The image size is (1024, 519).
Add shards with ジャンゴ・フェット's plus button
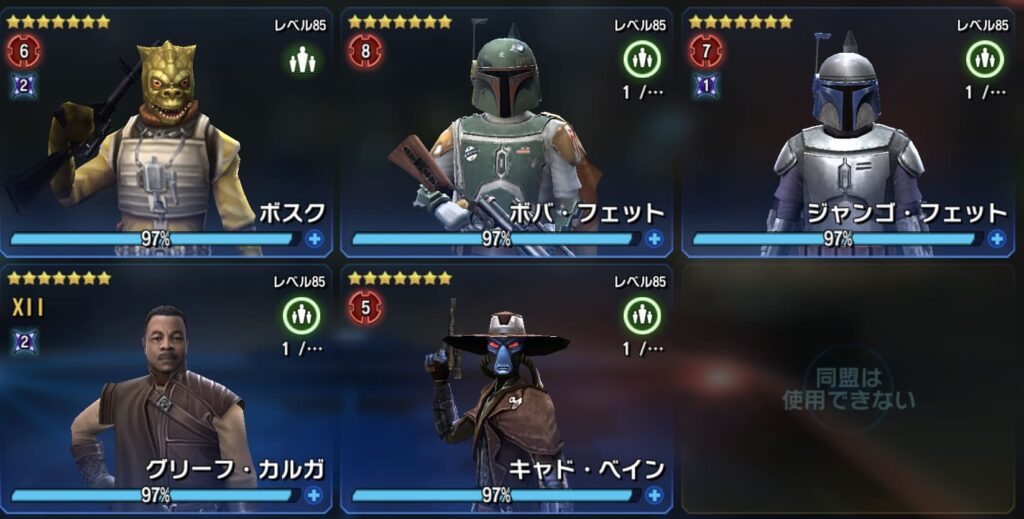click(996, 239)
